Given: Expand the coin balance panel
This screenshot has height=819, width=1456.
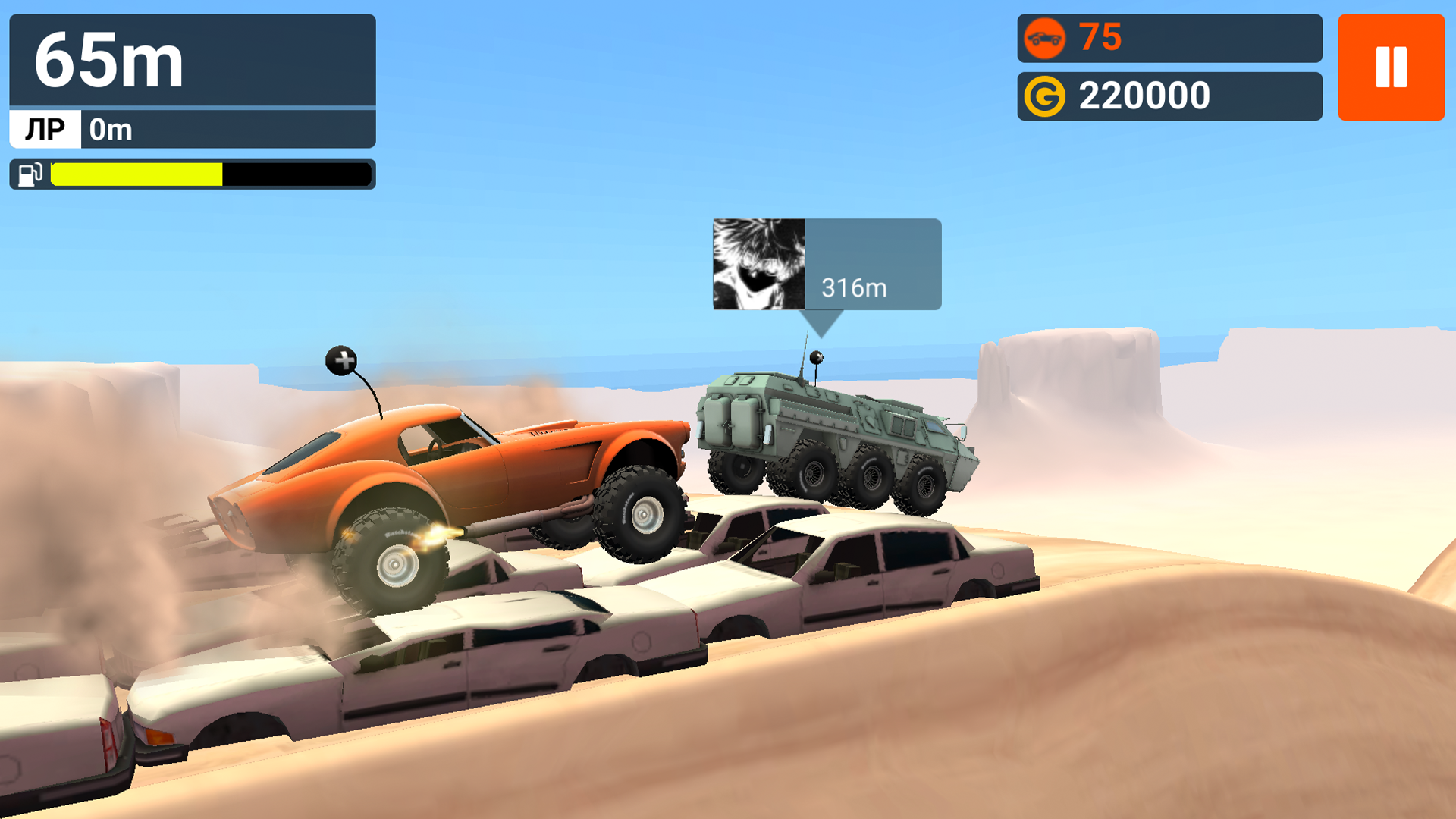Looking at the screenshot, I should 1170,96.
